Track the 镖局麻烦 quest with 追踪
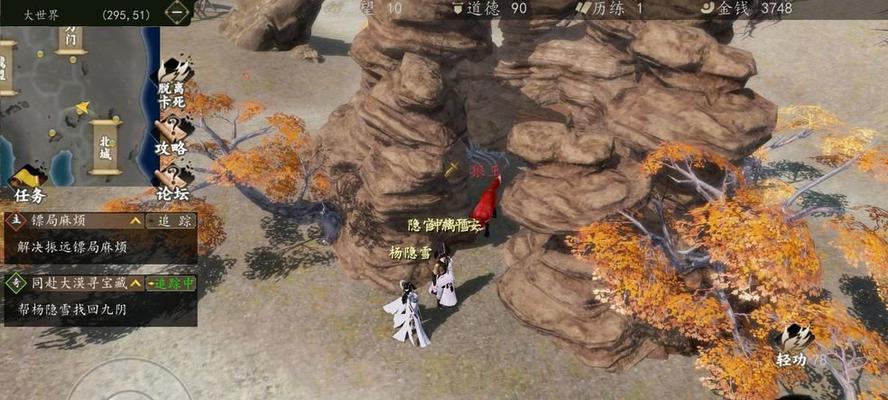 pos(172,219)
